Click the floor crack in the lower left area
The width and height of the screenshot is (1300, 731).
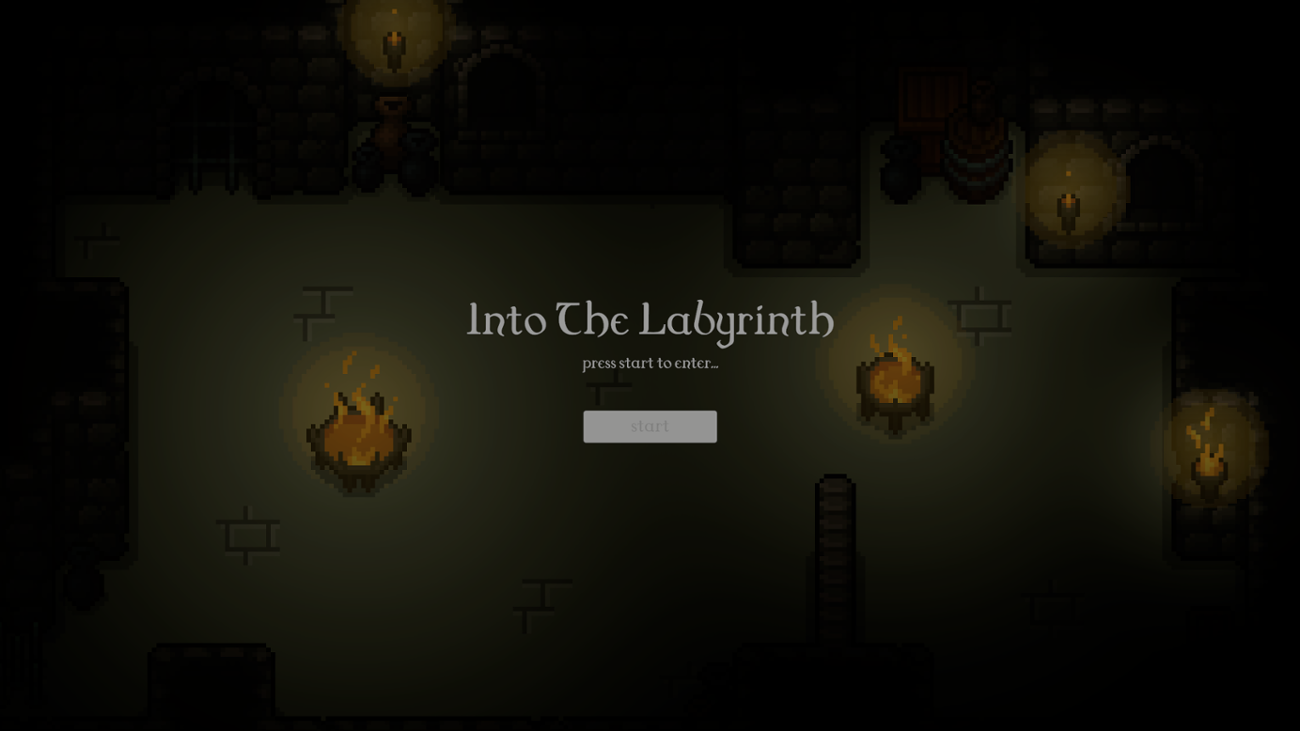(x=245, y=535)
